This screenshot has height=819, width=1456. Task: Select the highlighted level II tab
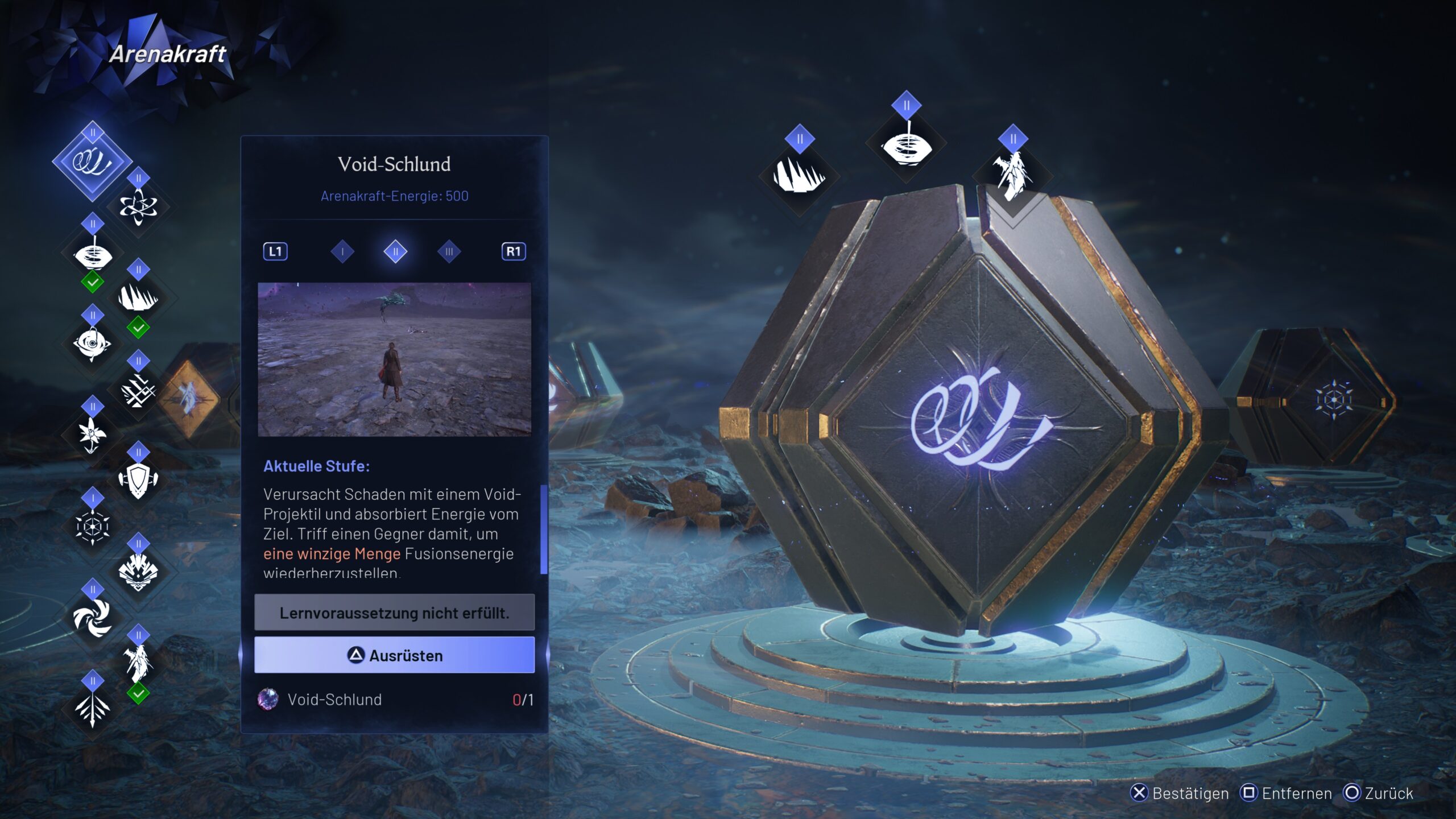[395, 251]
